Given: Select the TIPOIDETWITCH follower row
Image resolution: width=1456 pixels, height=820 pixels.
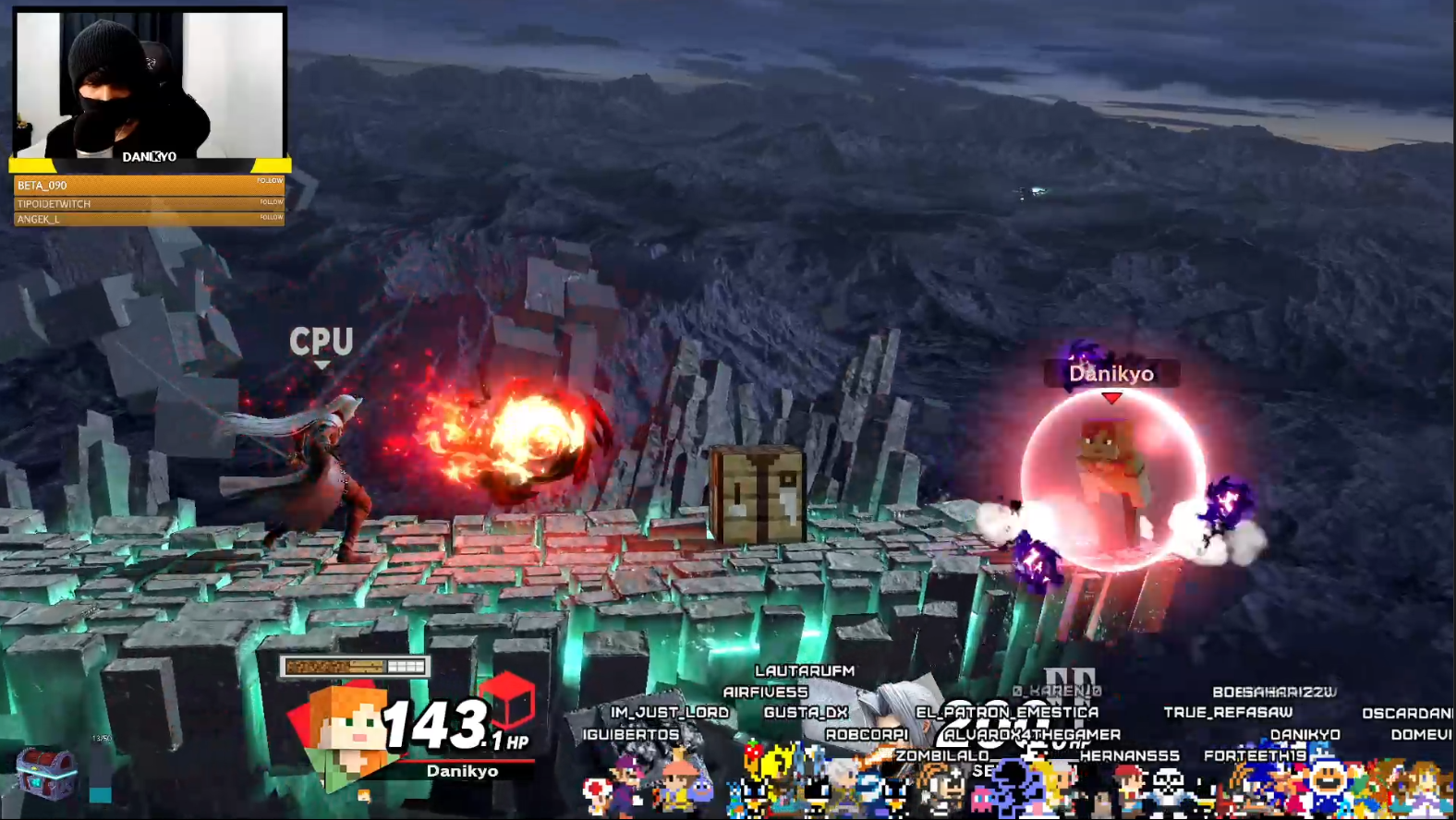Looking at the screenshot, I should pyautogui.click(x=149, y=203).
